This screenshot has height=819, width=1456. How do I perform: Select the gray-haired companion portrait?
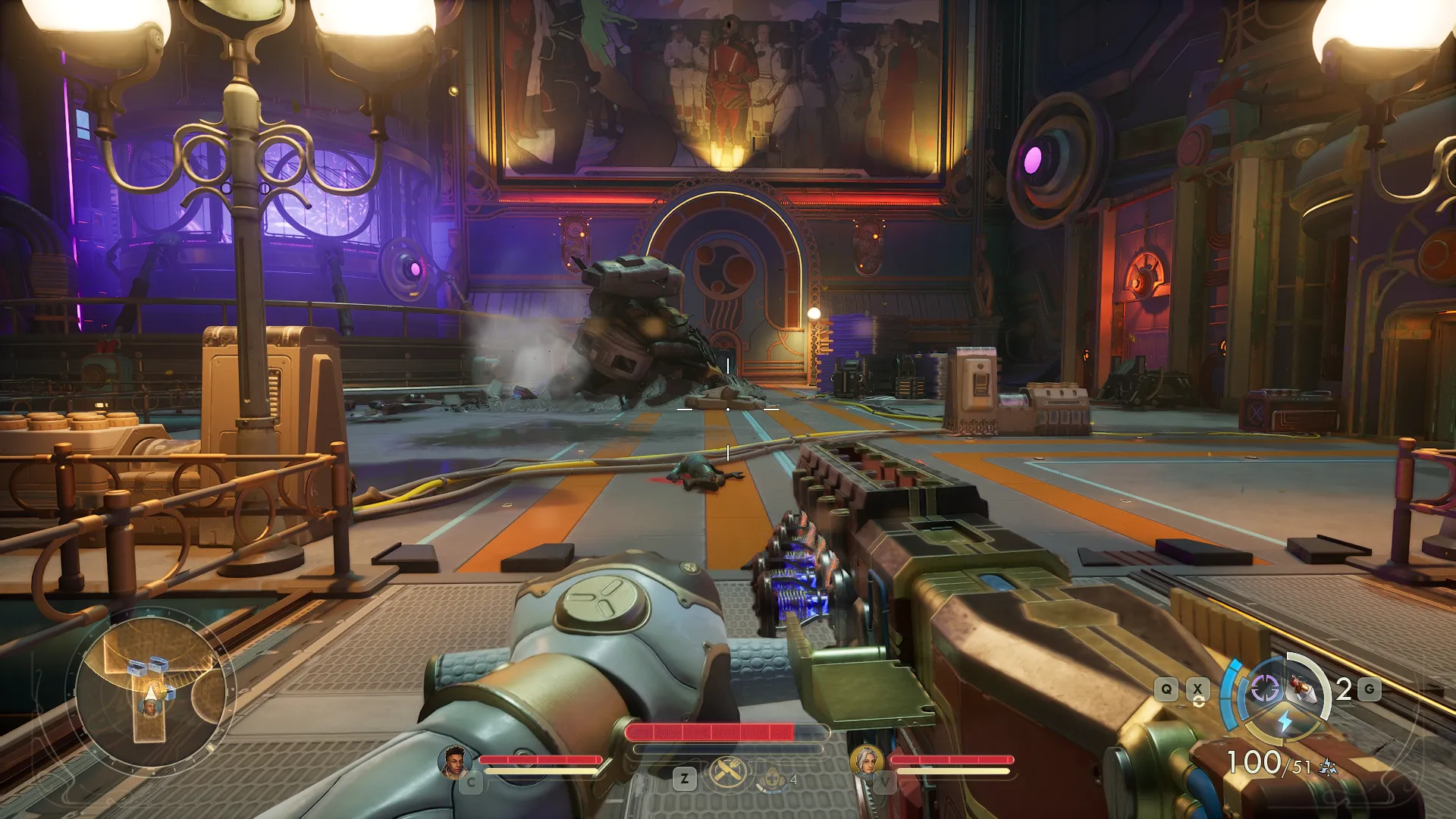pos(866,761)
